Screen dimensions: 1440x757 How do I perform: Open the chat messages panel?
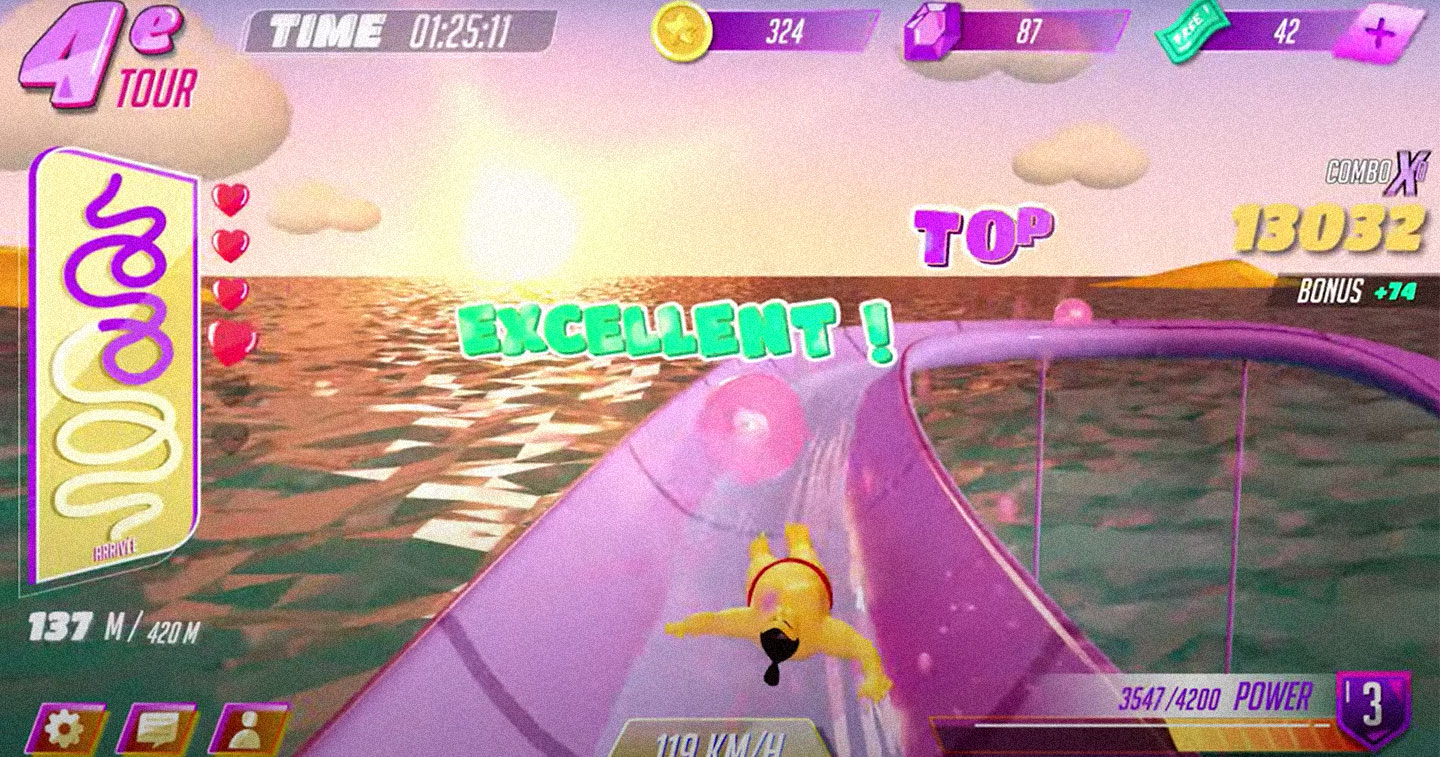point(155,730)
